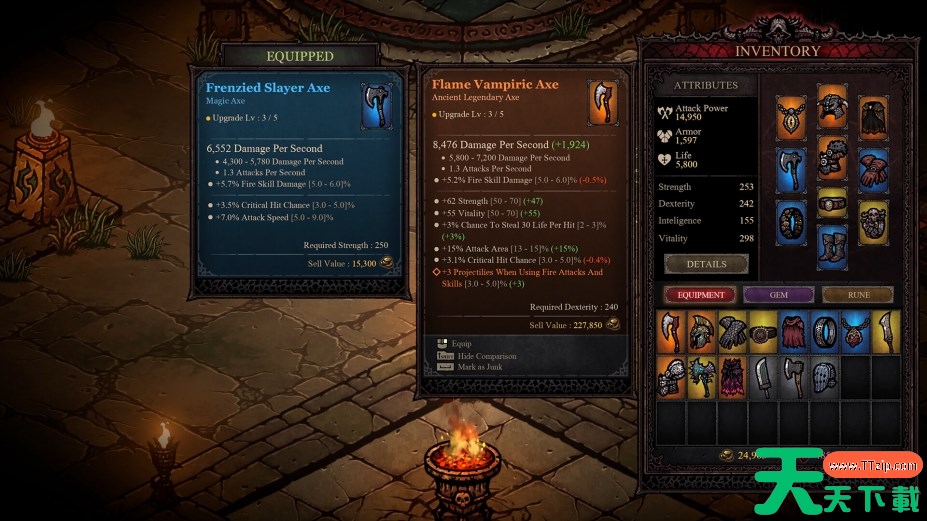The width and height of the screenshot is (927, 521).
Task: Select the red cloak in the inventory grid
Action: point(793,332)
